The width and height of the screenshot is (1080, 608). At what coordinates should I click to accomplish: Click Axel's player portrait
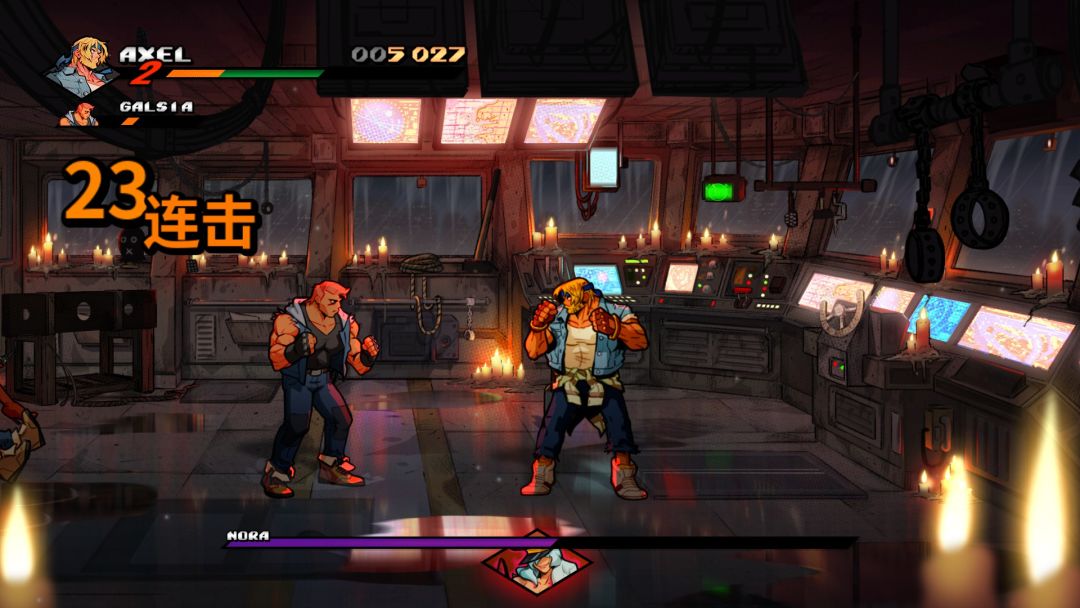pyautogui.click(x=80, y=66)
